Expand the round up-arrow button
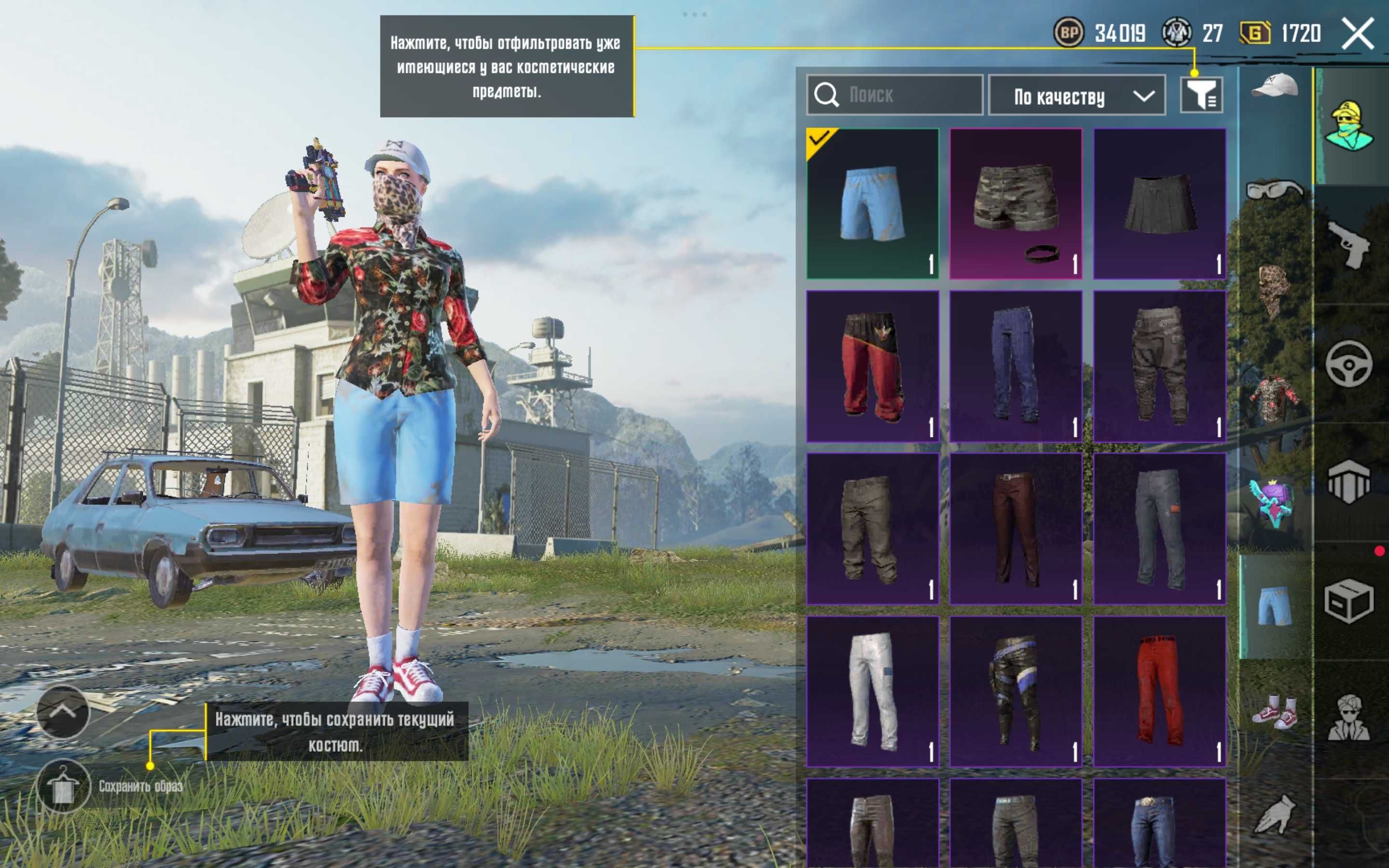This screenshot has width=1389, height=868. click(63, 712)
